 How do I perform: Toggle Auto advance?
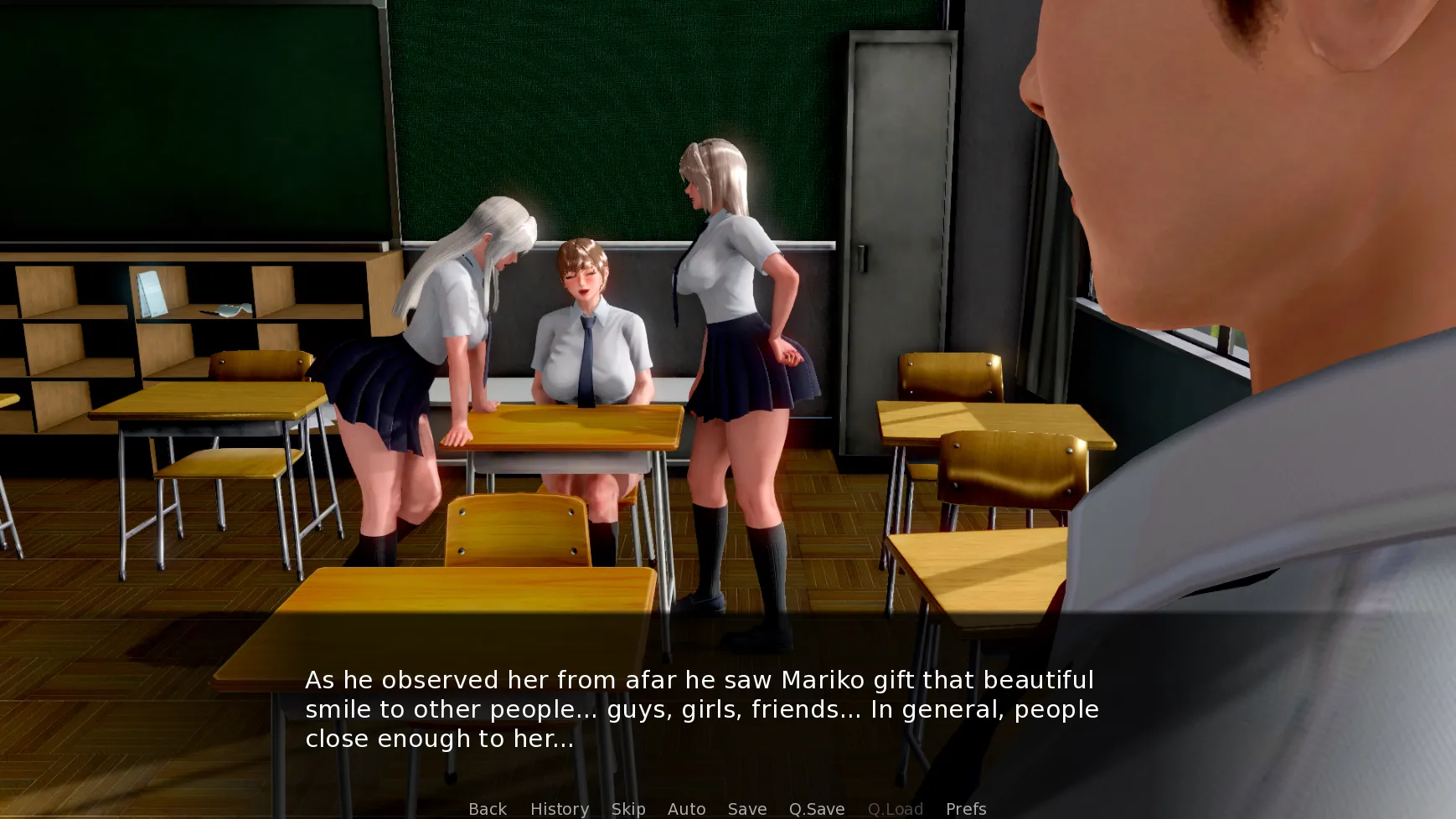(x=686, y=808)
